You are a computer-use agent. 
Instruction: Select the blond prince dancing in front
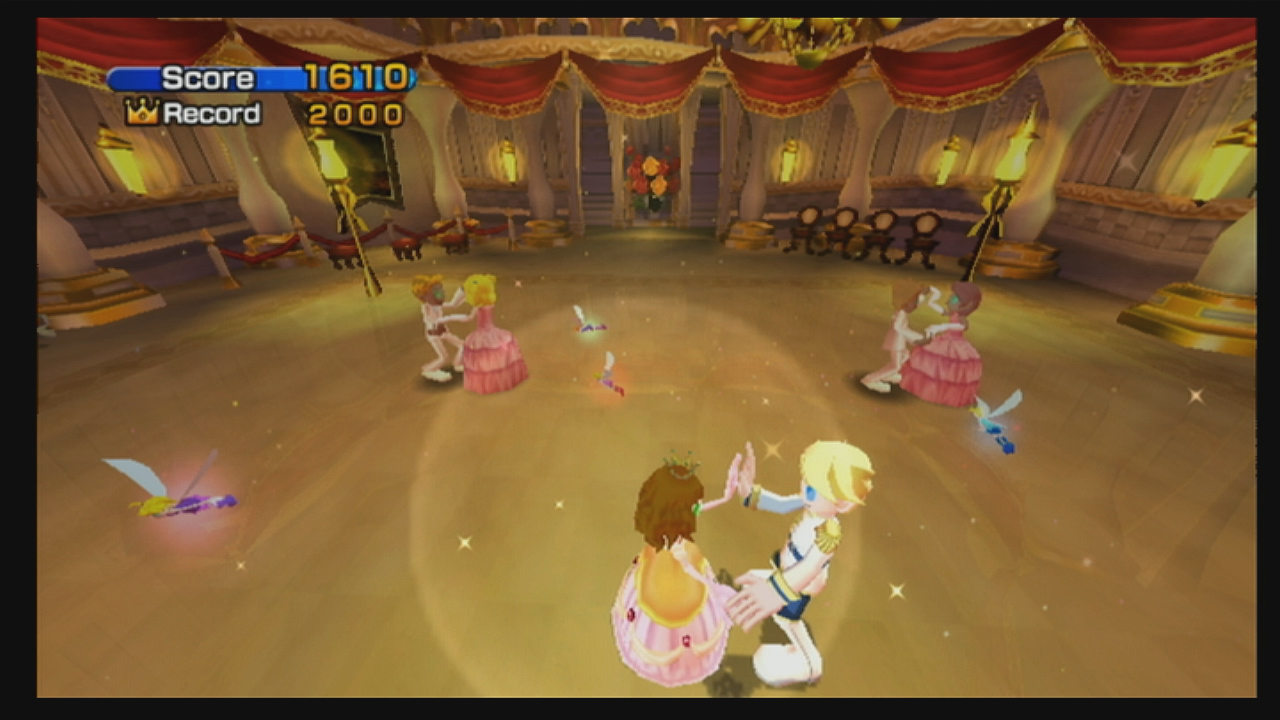click(x=805, y=540)
